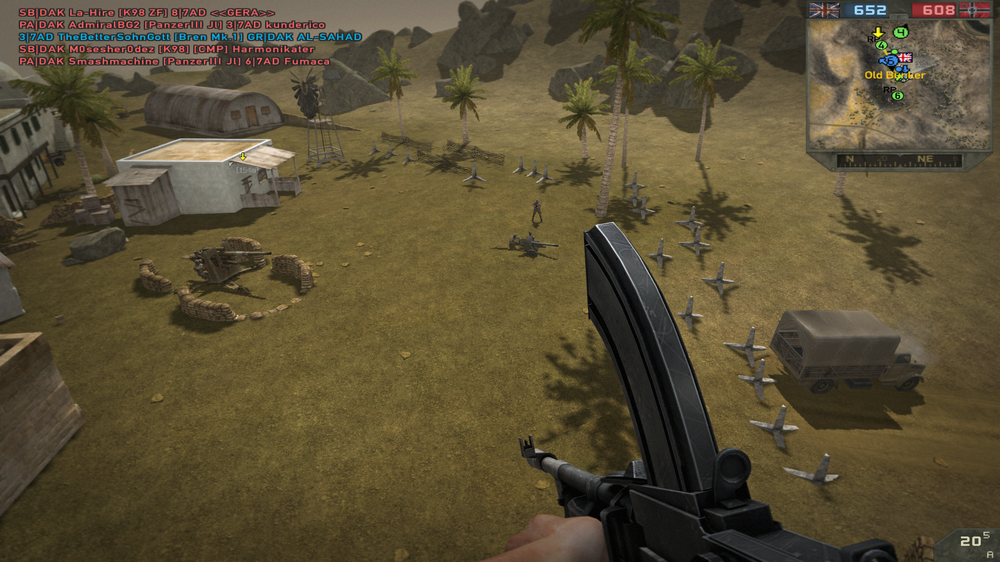The width and height of the screenshot is (1000, 562).
Task: Click the TheBetterSohnGott Bren Mk.1 kill entry
Action: point(190,37)
